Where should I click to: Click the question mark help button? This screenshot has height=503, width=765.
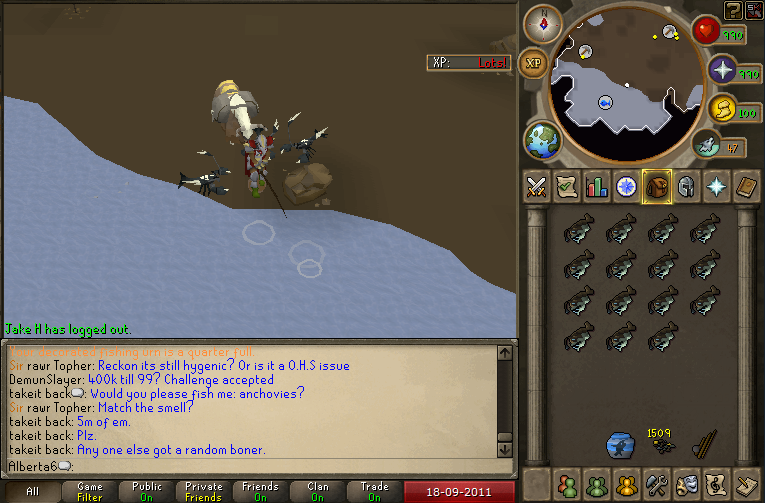pyautogui.click(x=734, y=10)
